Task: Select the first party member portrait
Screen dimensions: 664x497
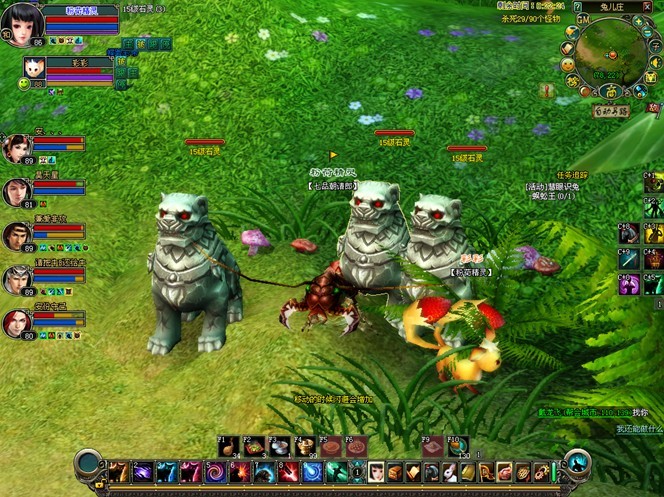Action: pyautogui.click(x=17, y=149)
